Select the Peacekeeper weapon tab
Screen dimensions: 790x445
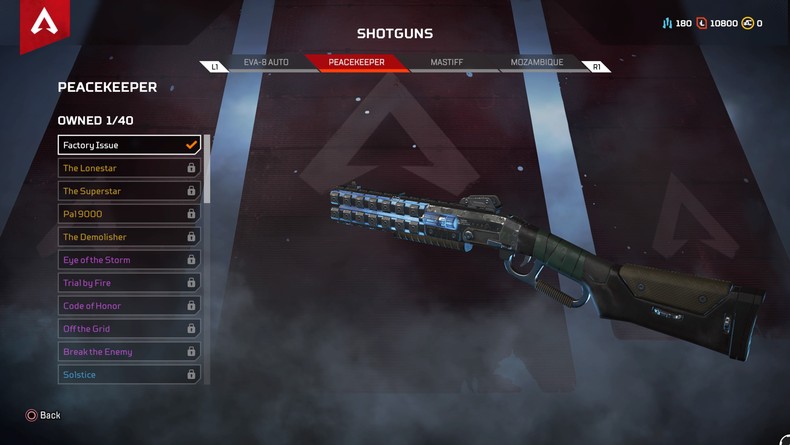pos(356,63)
